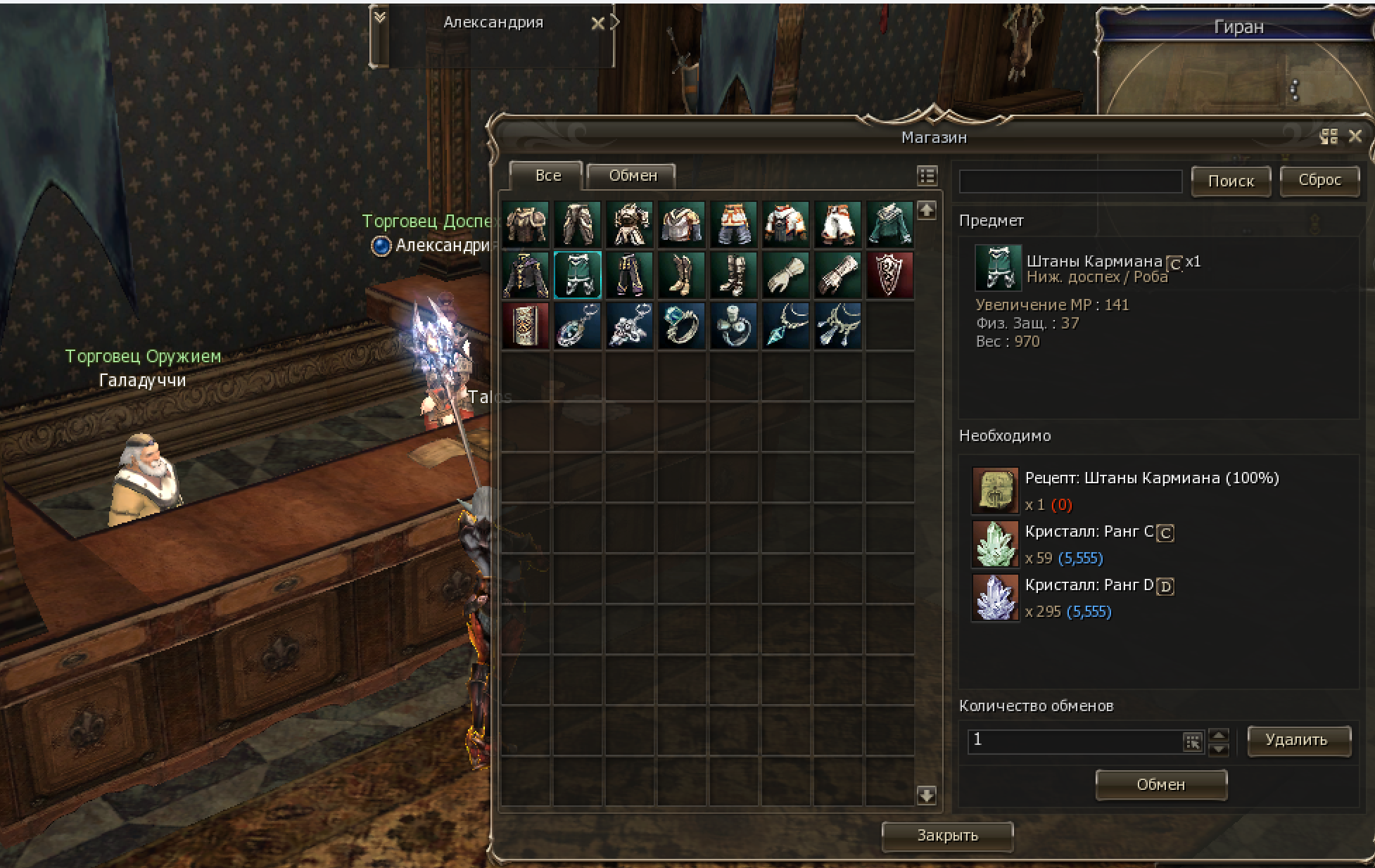1375x868 pixels.
Task: Open the quantity calculator icon
Action: [x=1193, y=741]
